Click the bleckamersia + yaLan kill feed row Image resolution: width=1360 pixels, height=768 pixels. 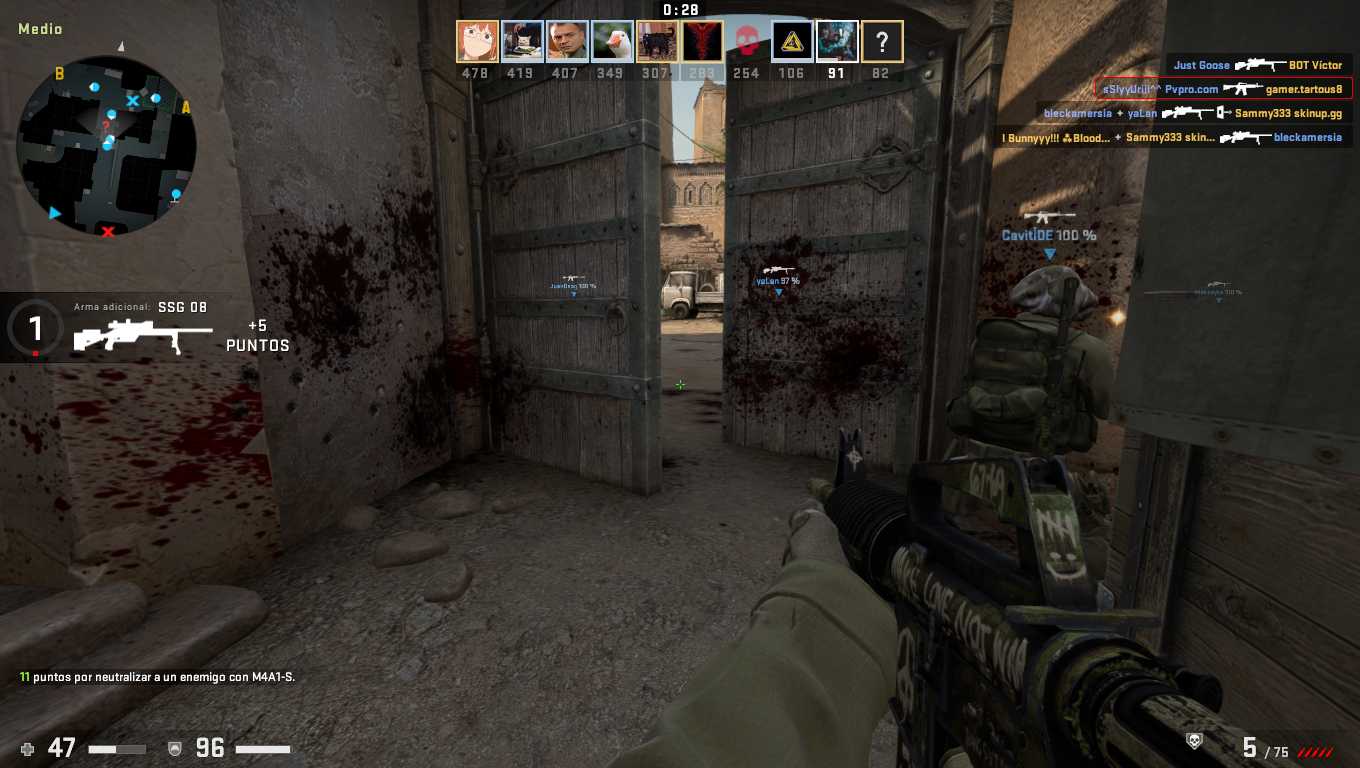click(x=1193, y=113)
